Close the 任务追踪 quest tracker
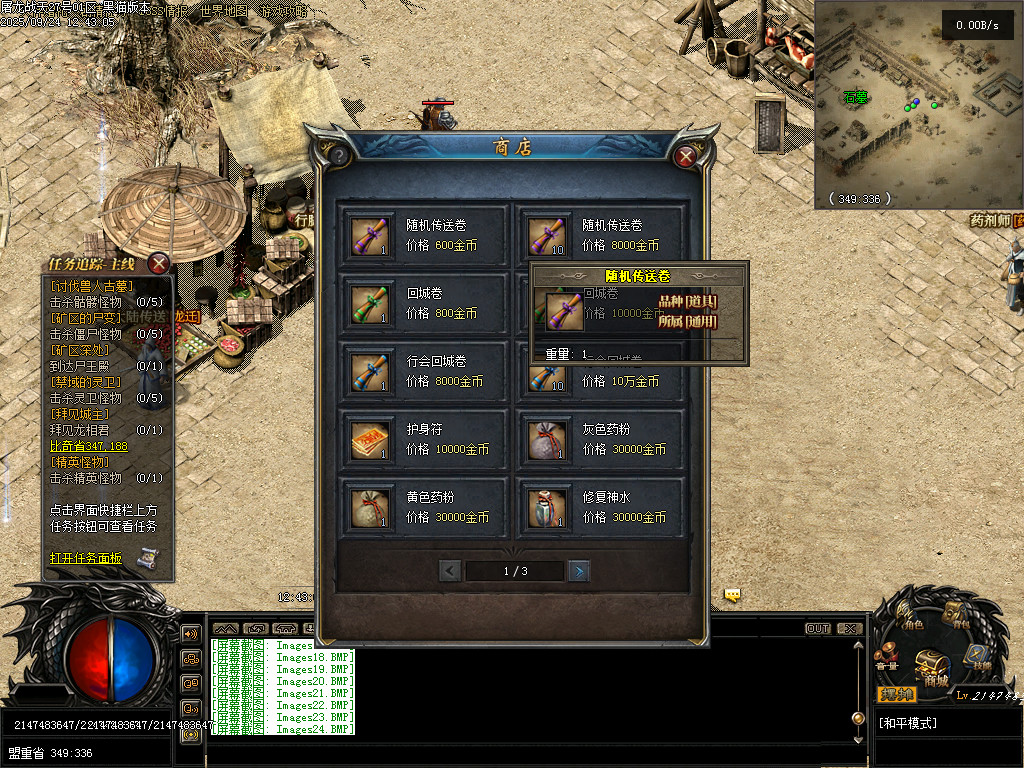Image resolution: width=1024 pixels, height=768 pixels. tap(158, 264)
